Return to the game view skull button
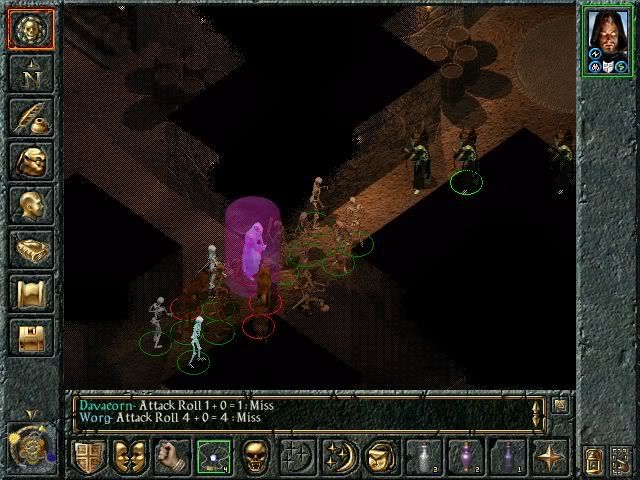 (x=30, y=30)
